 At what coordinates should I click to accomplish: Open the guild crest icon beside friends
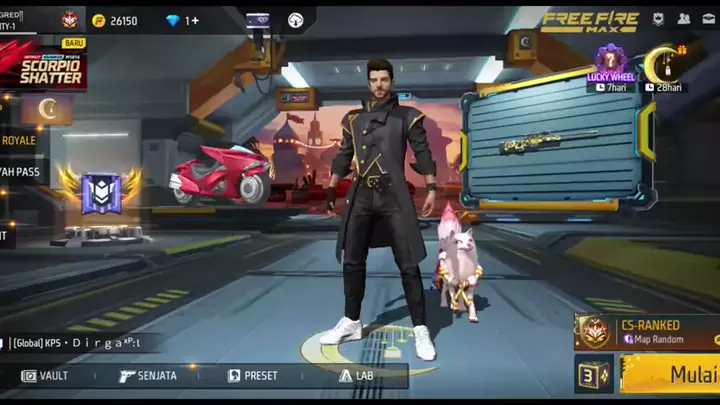[x=658, y=19]
